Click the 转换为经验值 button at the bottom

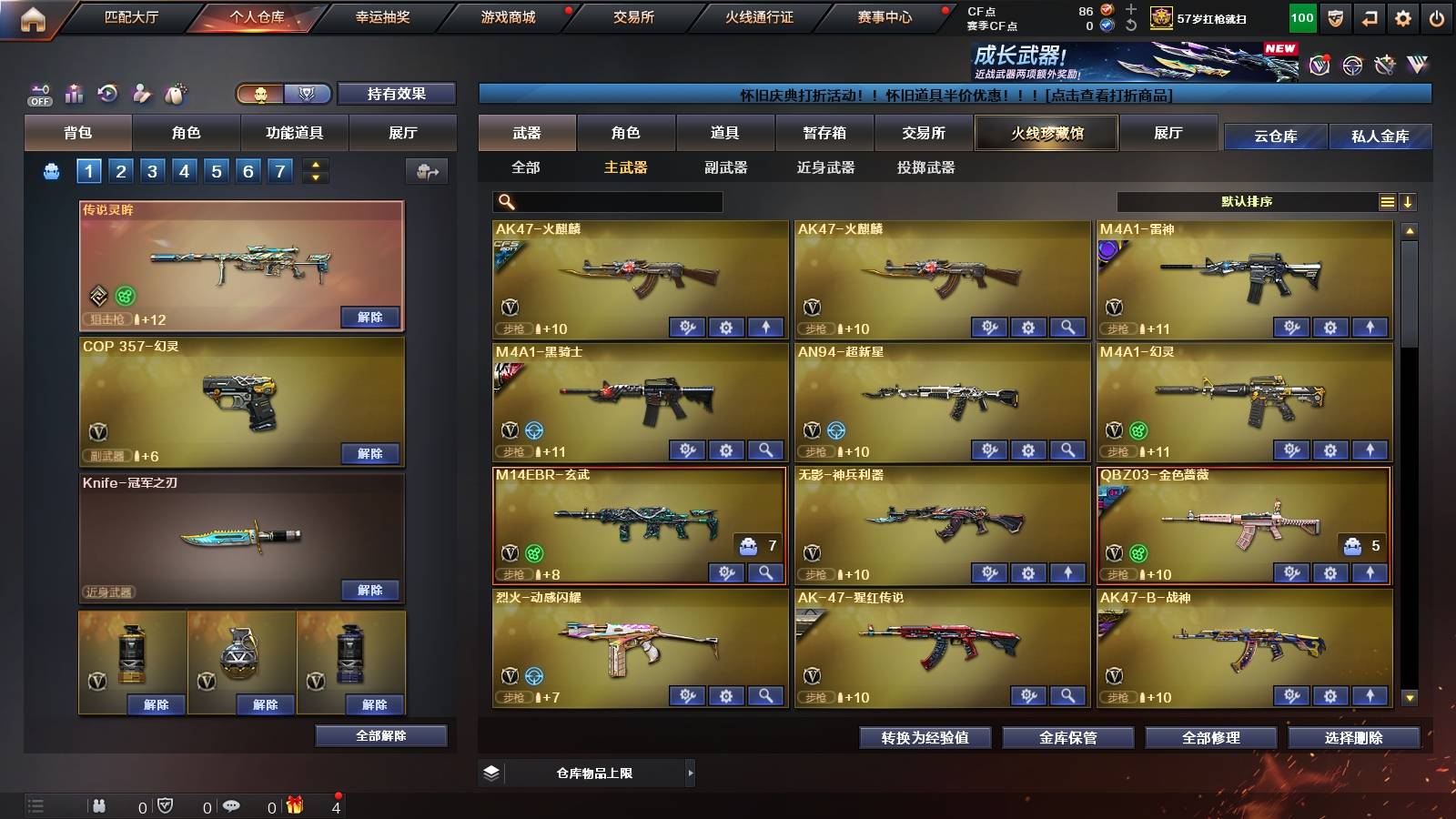tap(925, 738)
